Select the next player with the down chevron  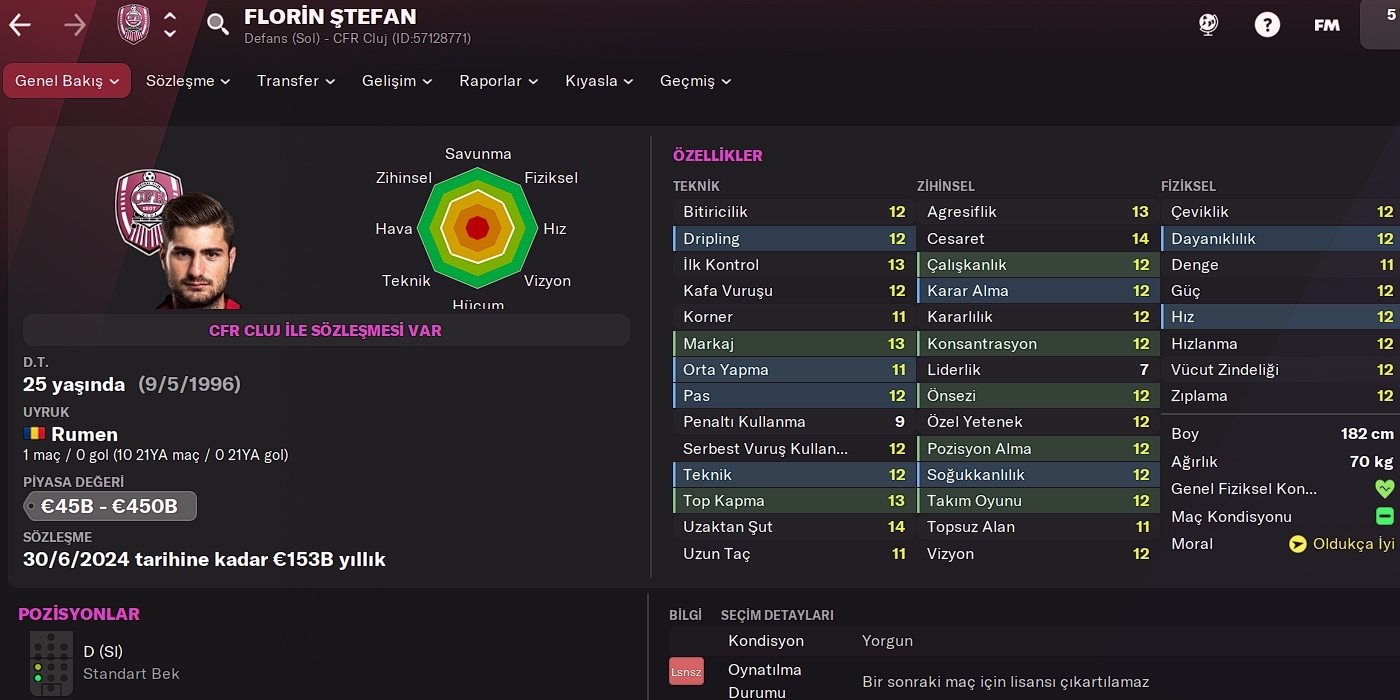(170, 33)
